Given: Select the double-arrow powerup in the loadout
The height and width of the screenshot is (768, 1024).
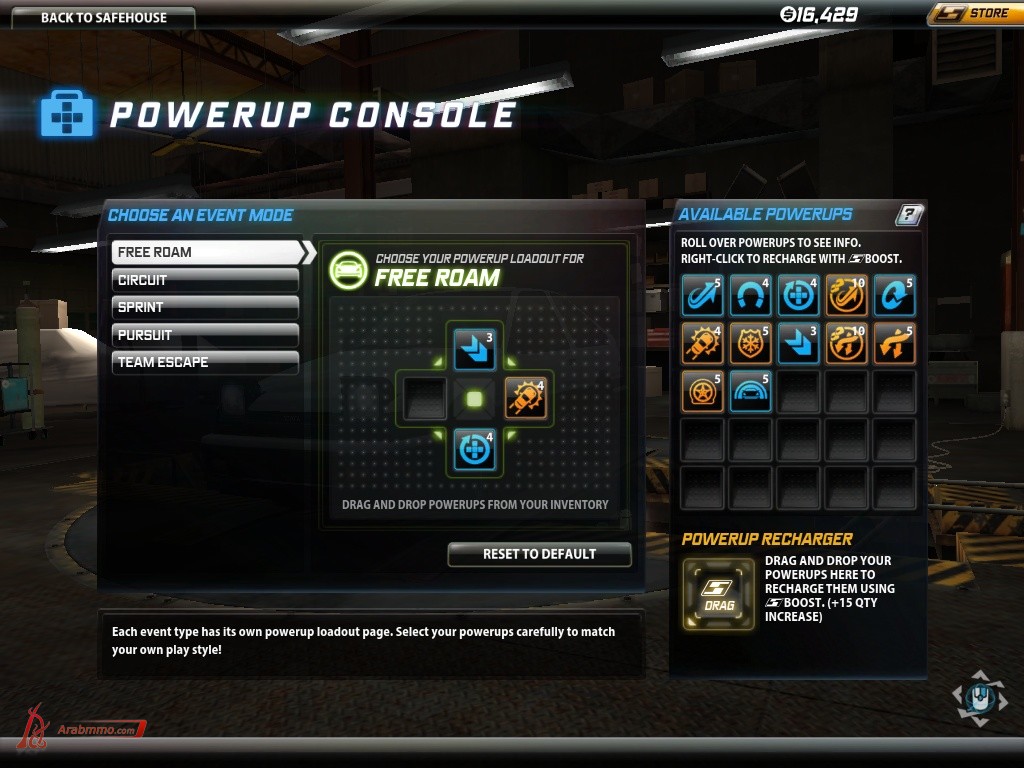Looking at the screenshot, I should [474, 348].
